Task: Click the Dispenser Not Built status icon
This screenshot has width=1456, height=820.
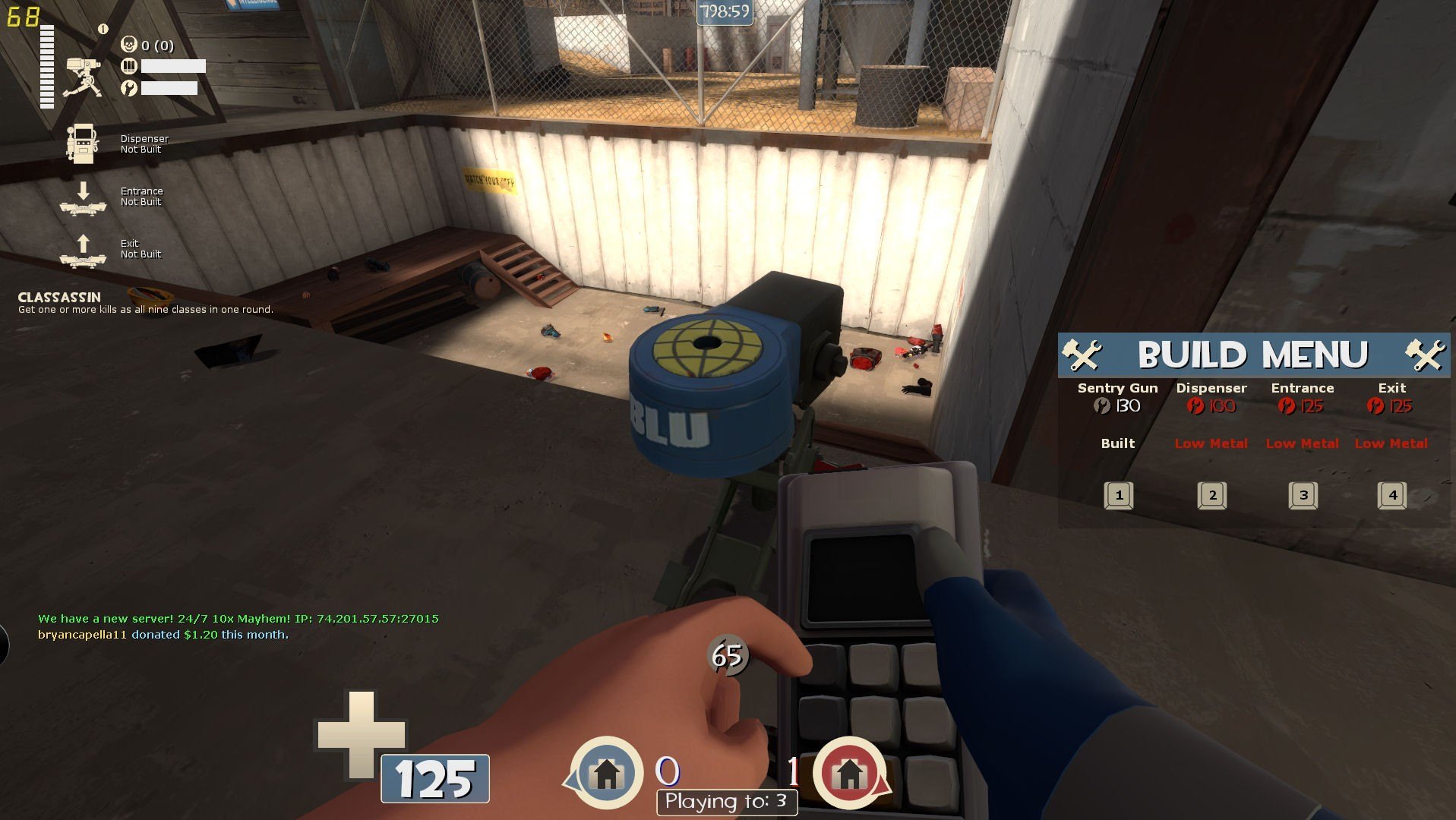Action: (x=82, y=143)
